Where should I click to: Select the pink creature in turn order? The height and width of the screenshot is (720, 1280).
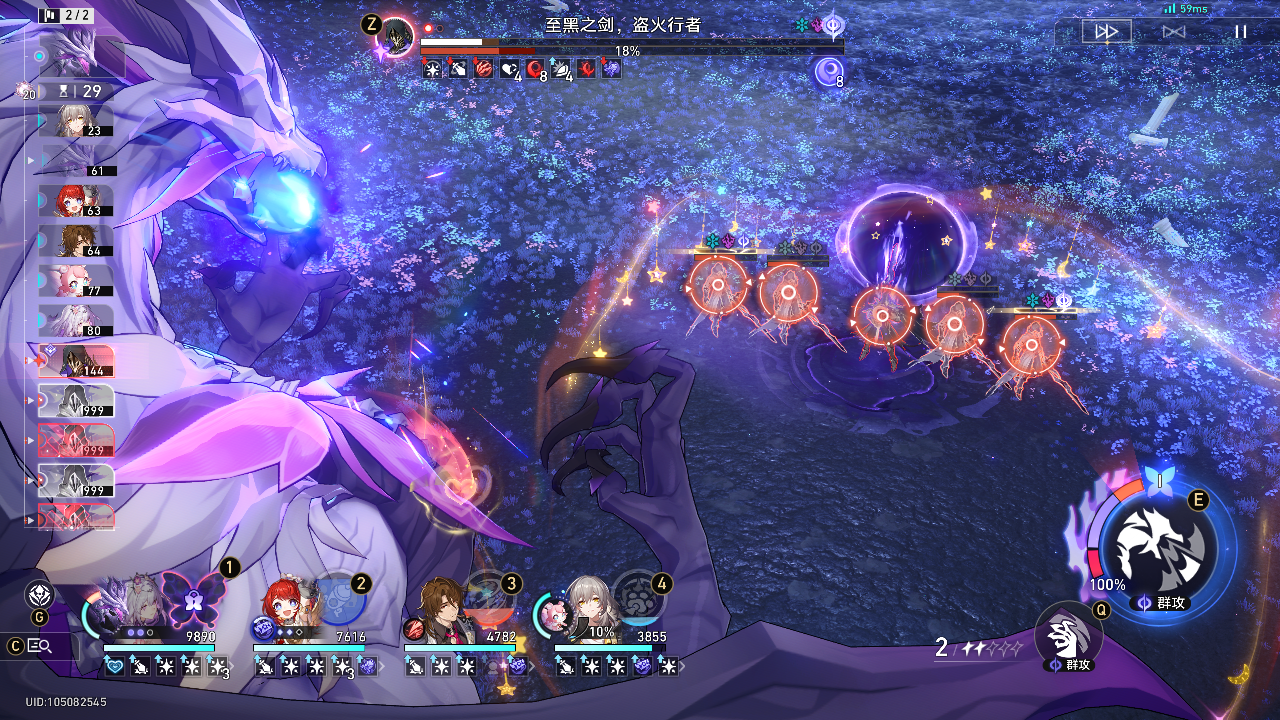75,281
